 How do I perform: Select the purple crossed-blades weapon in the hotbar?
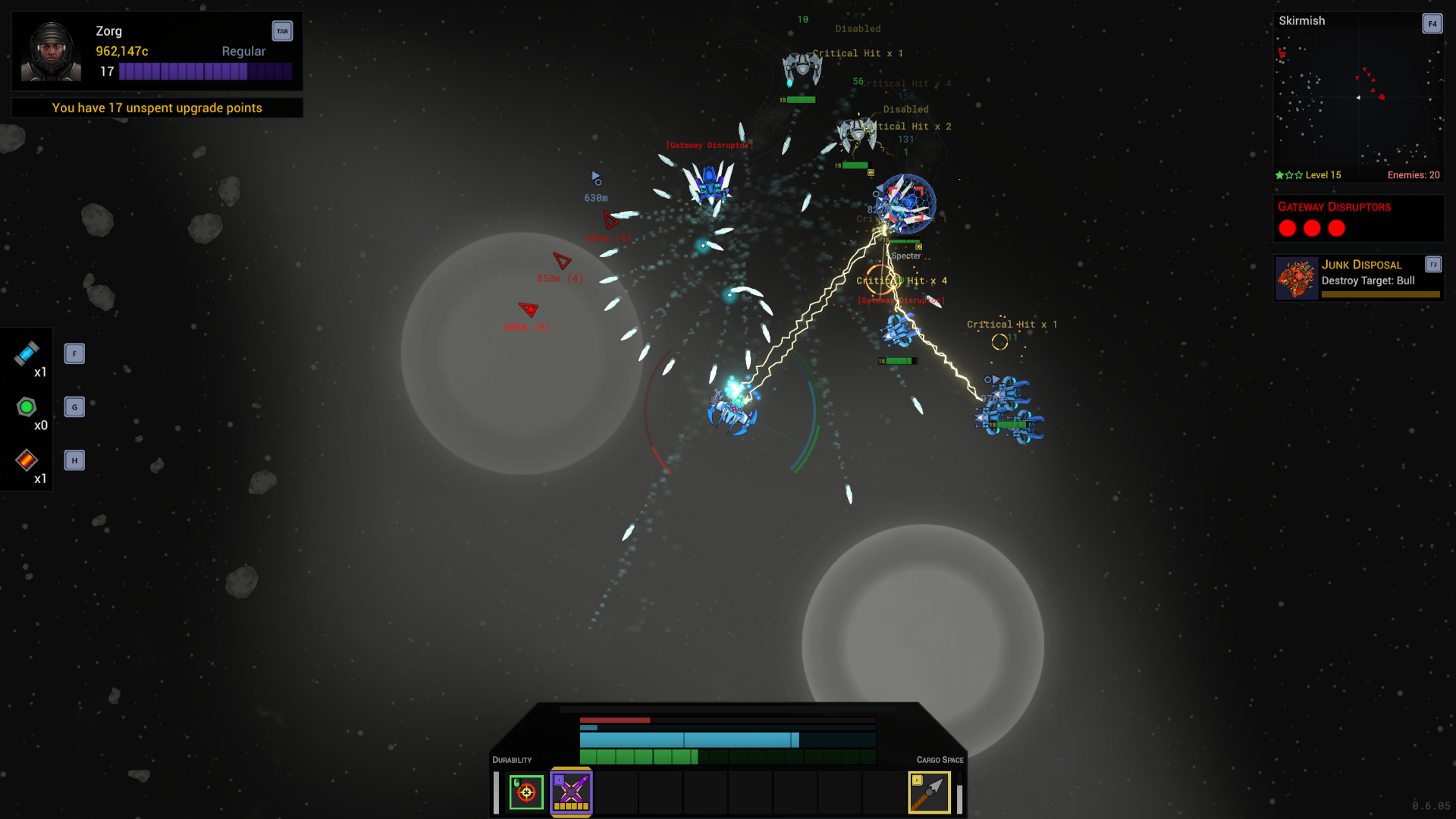571,792
